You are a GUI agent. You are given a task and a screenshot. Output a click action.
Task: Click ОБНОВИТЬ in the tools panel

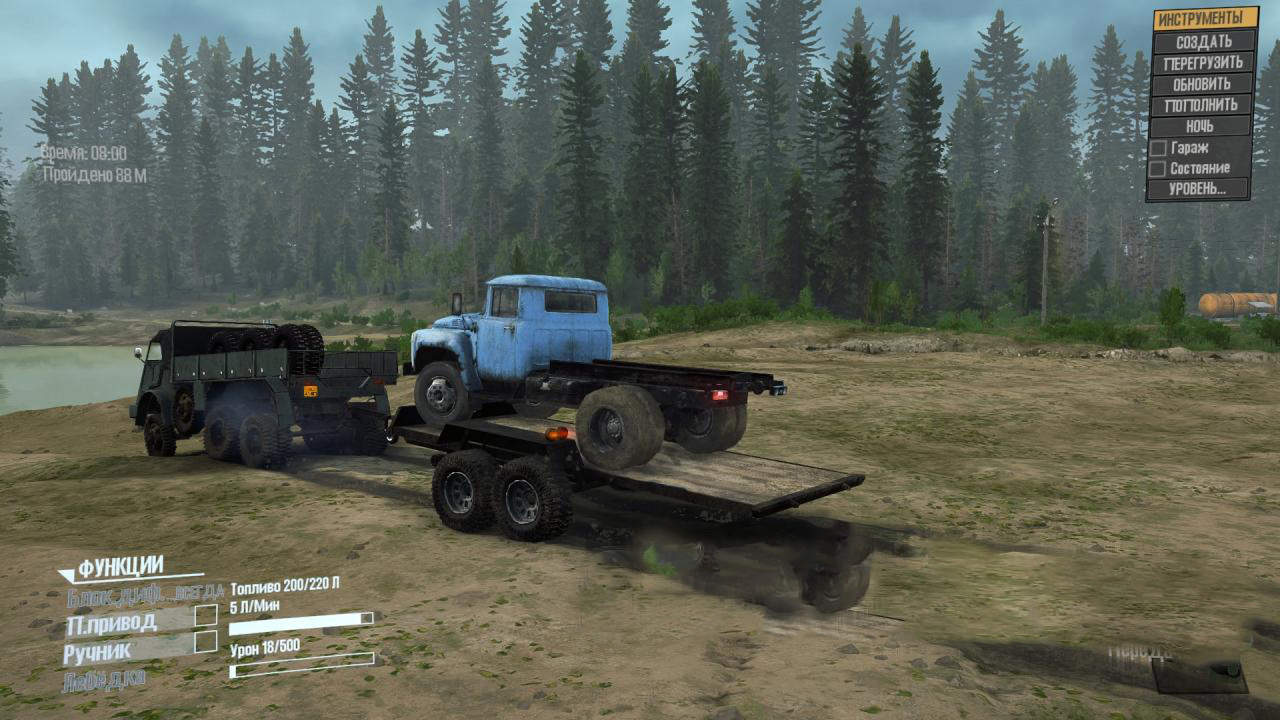[1202, 84]
